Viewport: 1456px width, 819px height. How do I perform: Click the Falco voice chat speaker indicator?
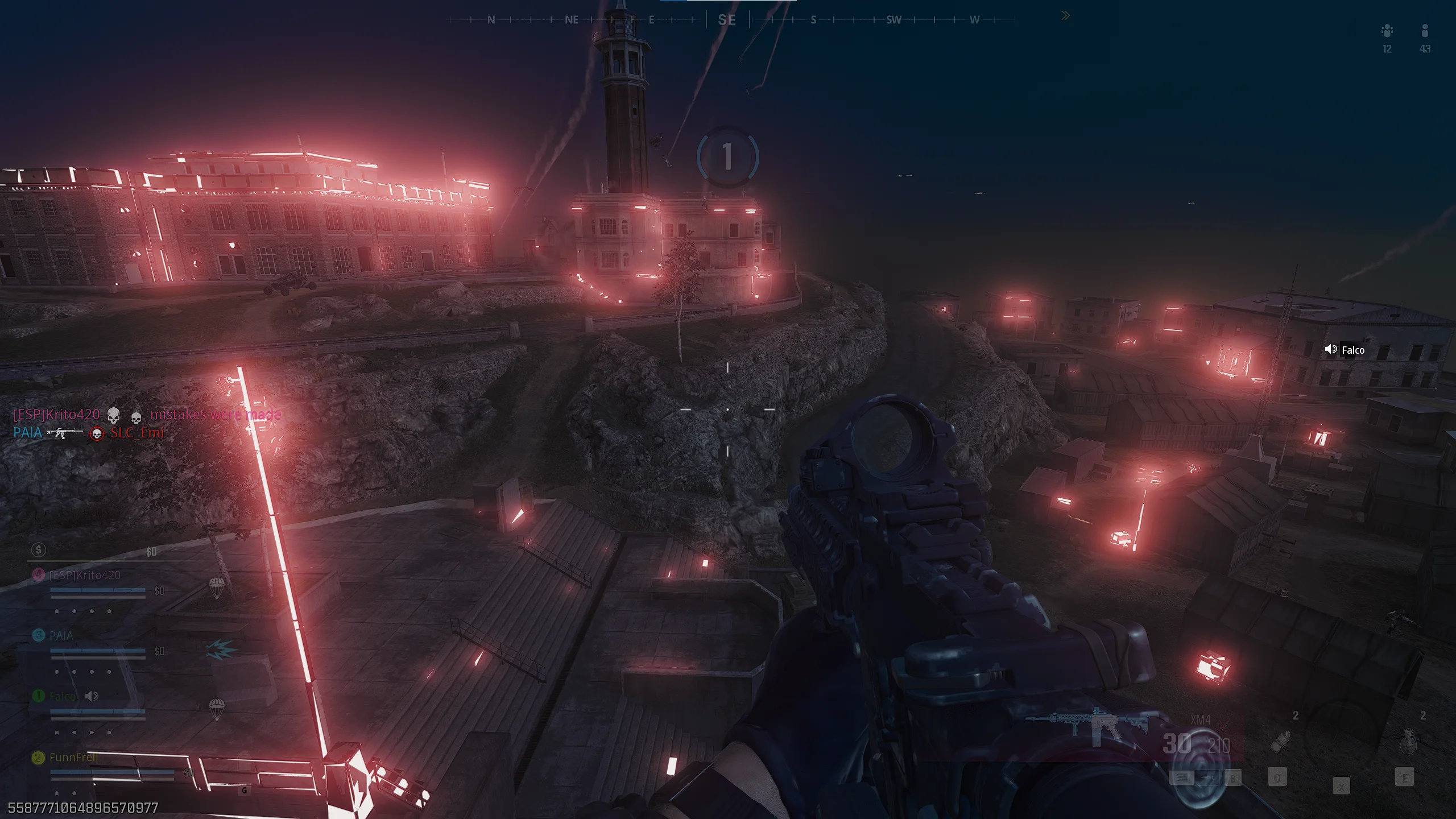[x=1331, y=349]
